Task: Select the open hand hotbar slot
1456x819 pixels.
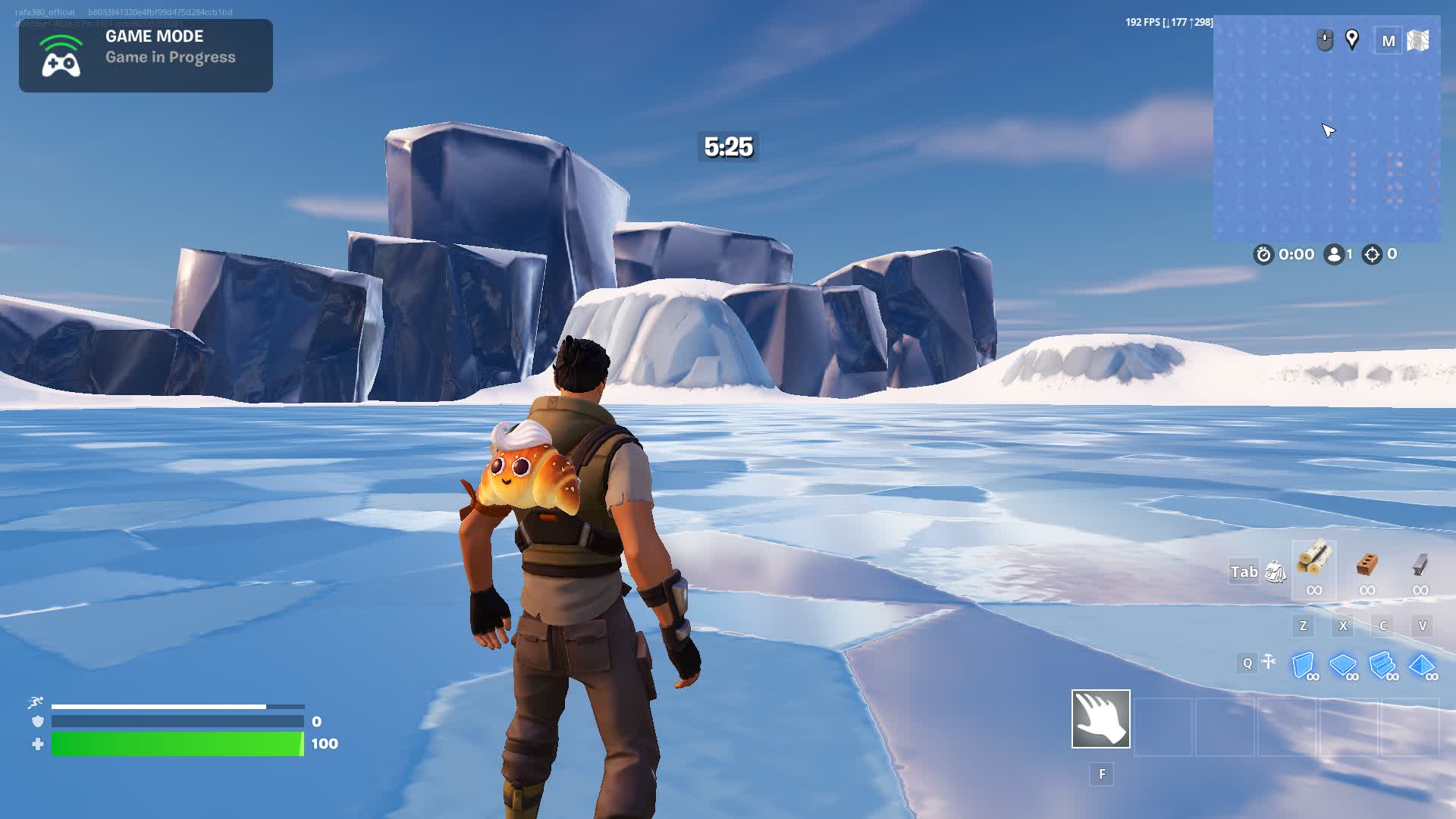Action: (1100, 718)
